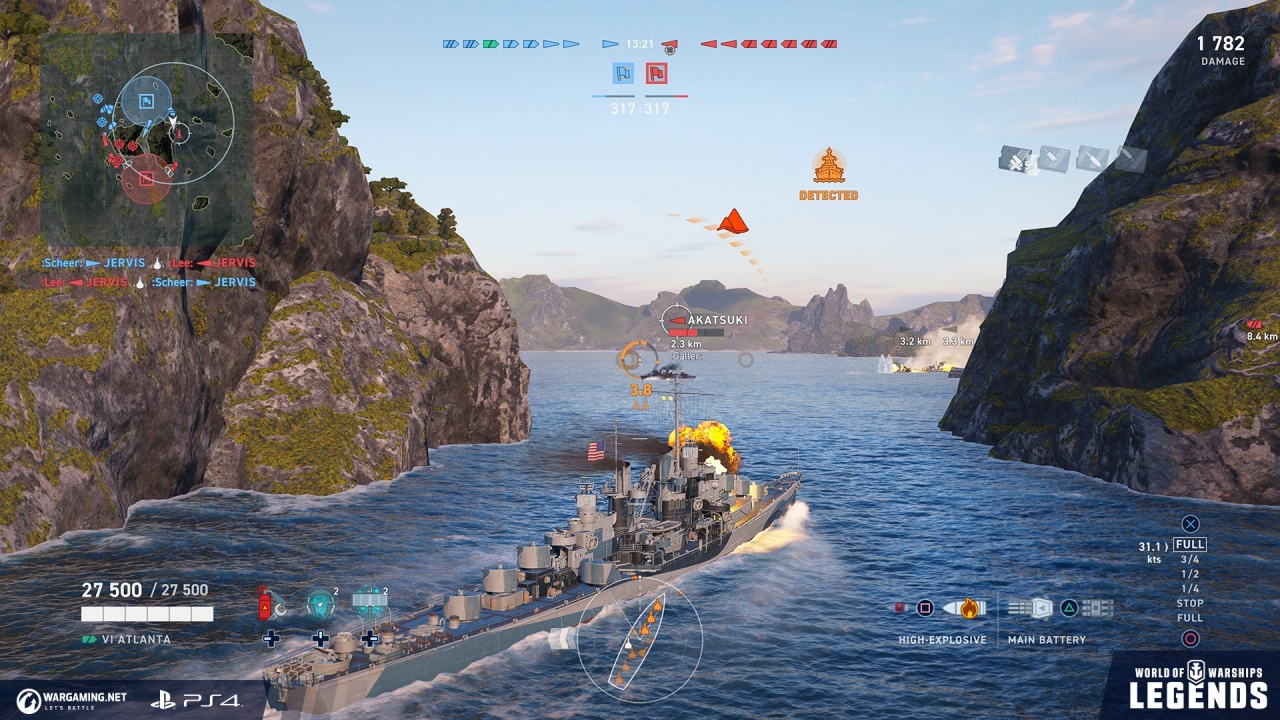The height and width of the screenshot is (720, 1280).
Task: Click the orange Detected ship indicator
Action: 828,167
